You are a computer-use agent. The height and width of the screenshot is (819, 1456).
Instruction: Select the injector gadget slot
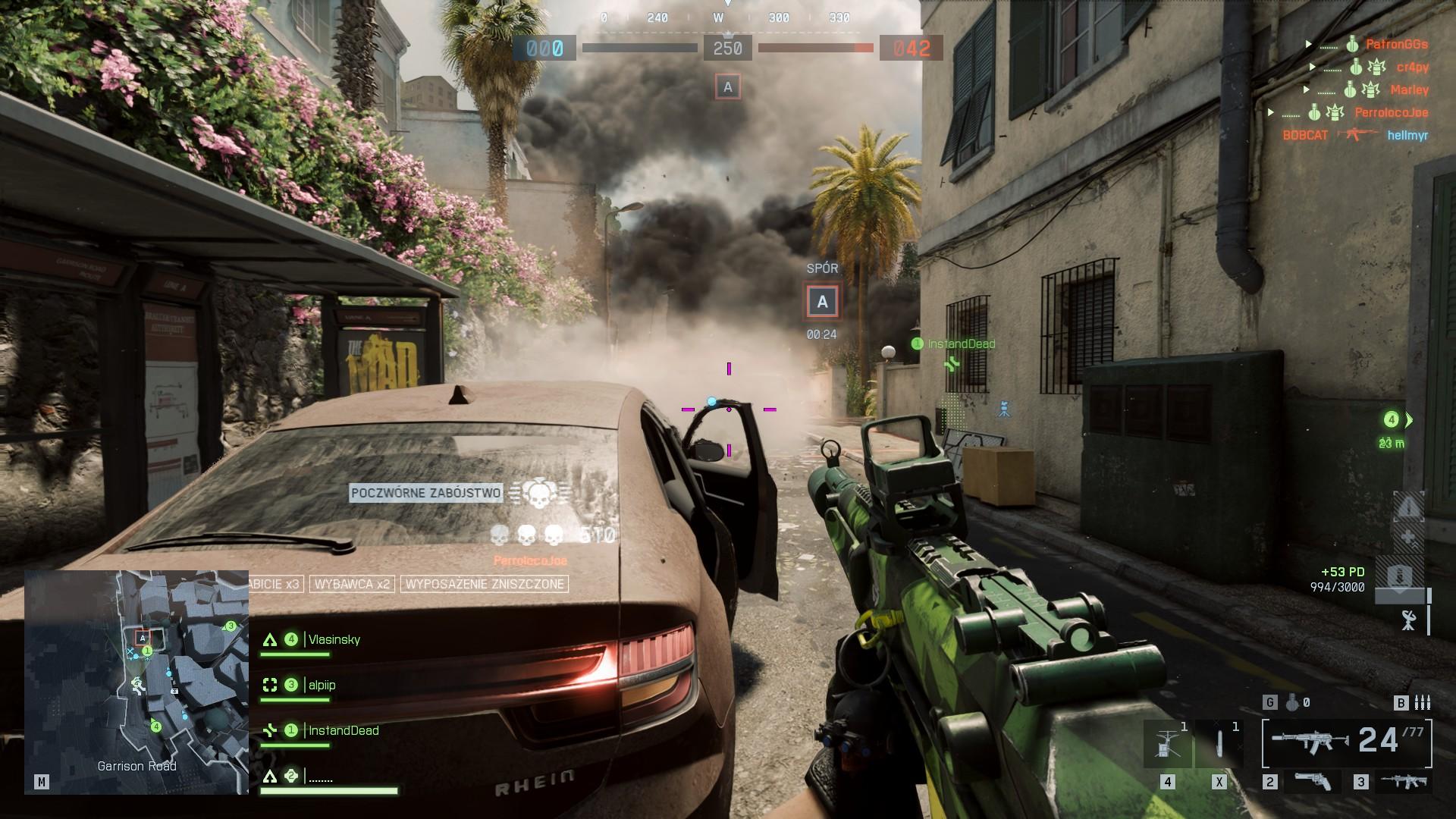[1219, 743]
